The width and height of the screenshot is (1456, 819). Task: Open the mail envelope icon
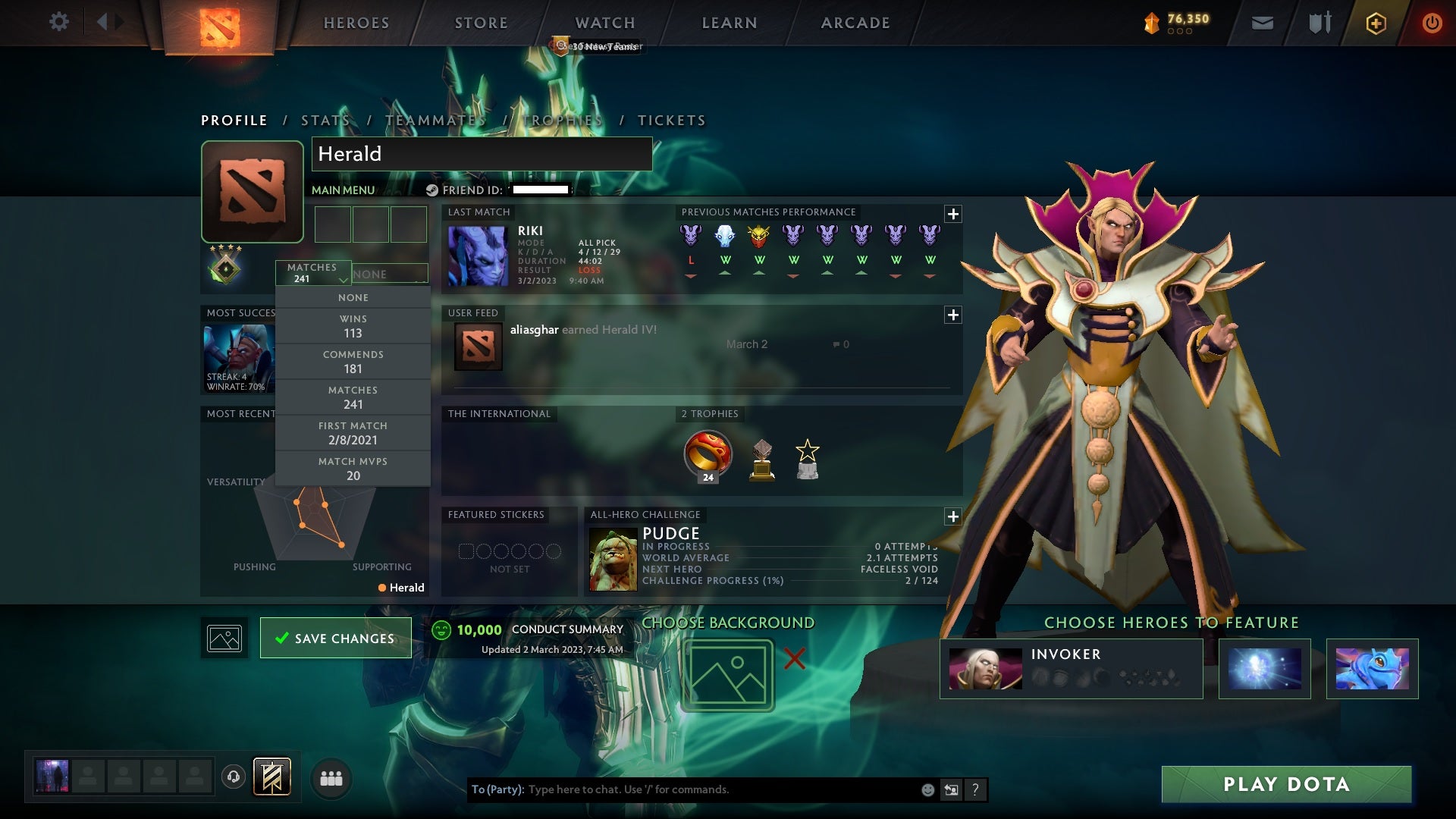click(x=1262, y=23)
